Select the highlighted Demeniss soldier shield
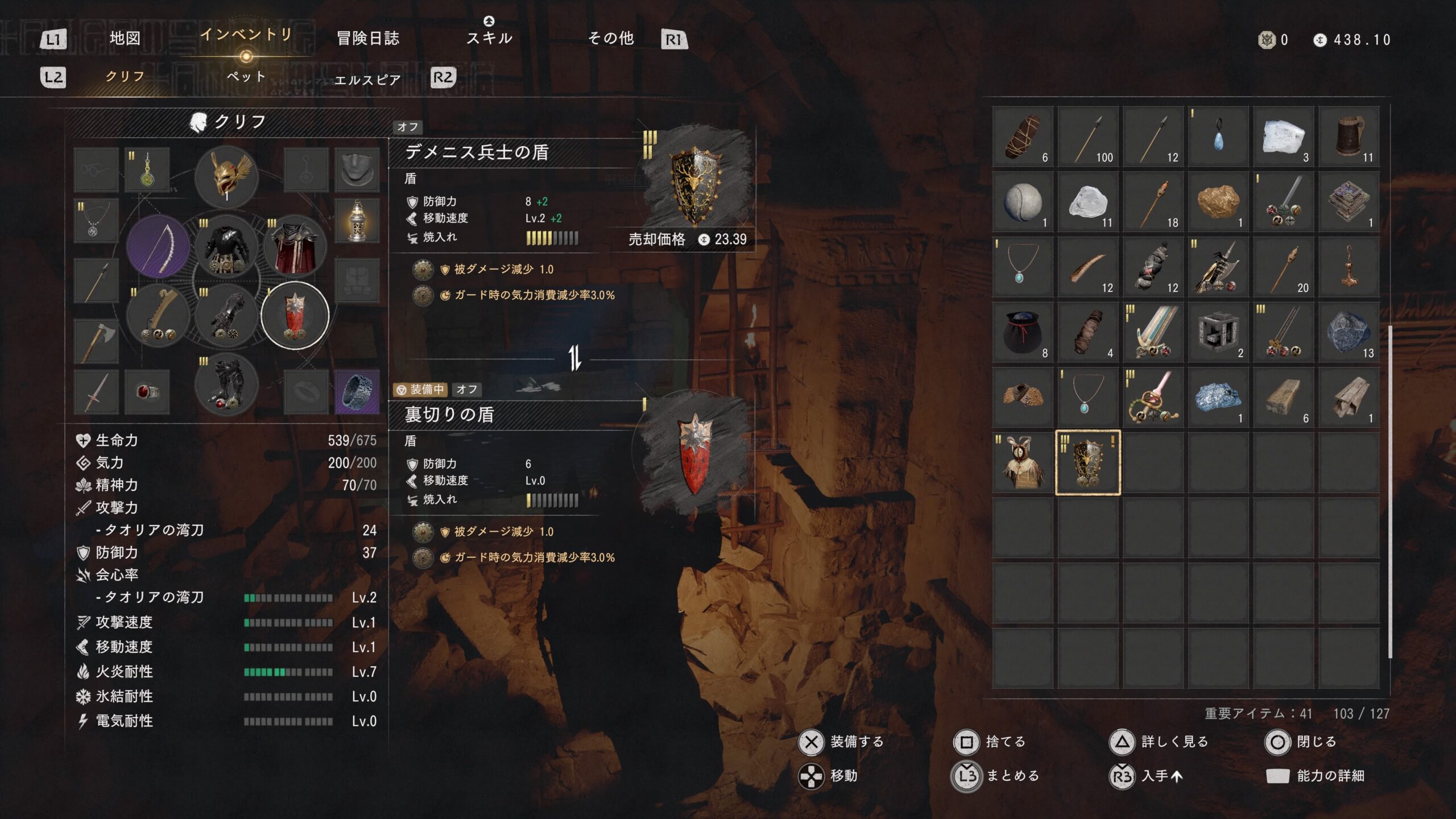The width and height of the screenshot is (1456, 819). click(1087, 462)
